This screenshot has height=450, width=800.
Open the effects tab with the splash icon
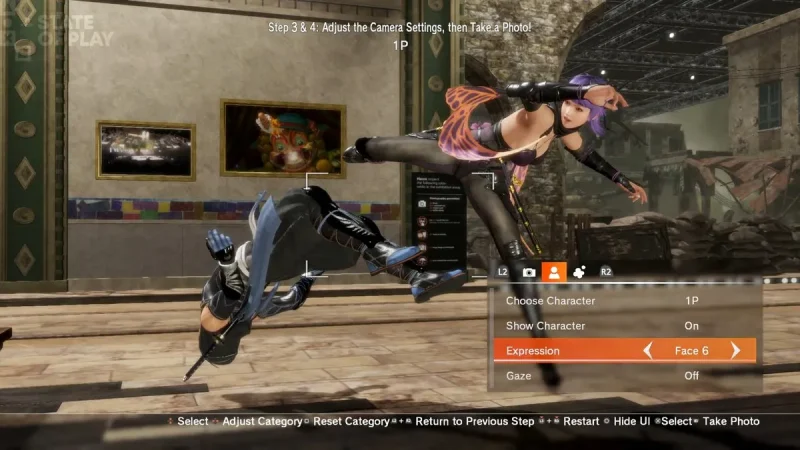579,271
